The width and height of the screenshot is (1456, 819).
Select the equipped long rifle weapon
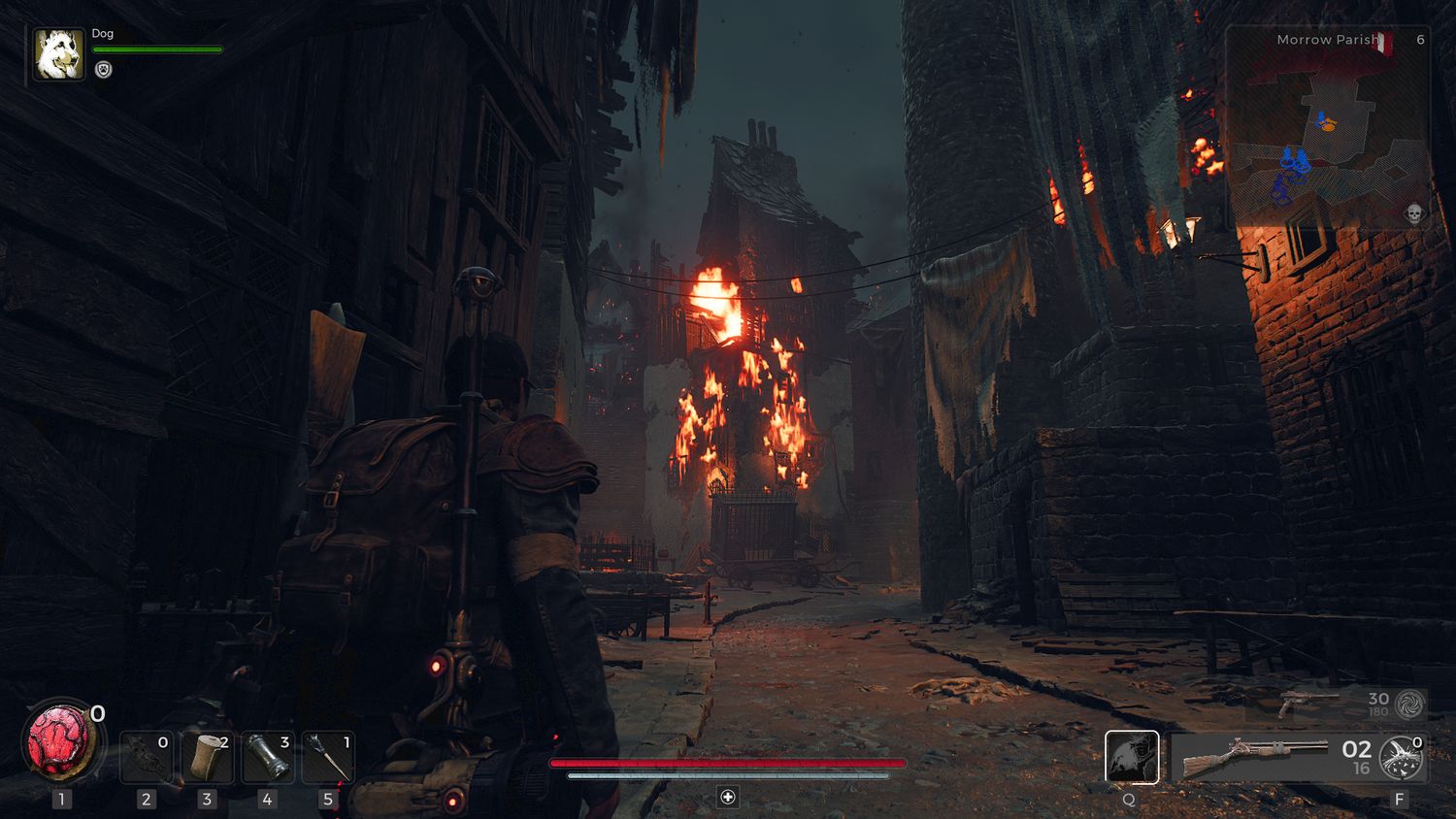tap(1257, 757)
